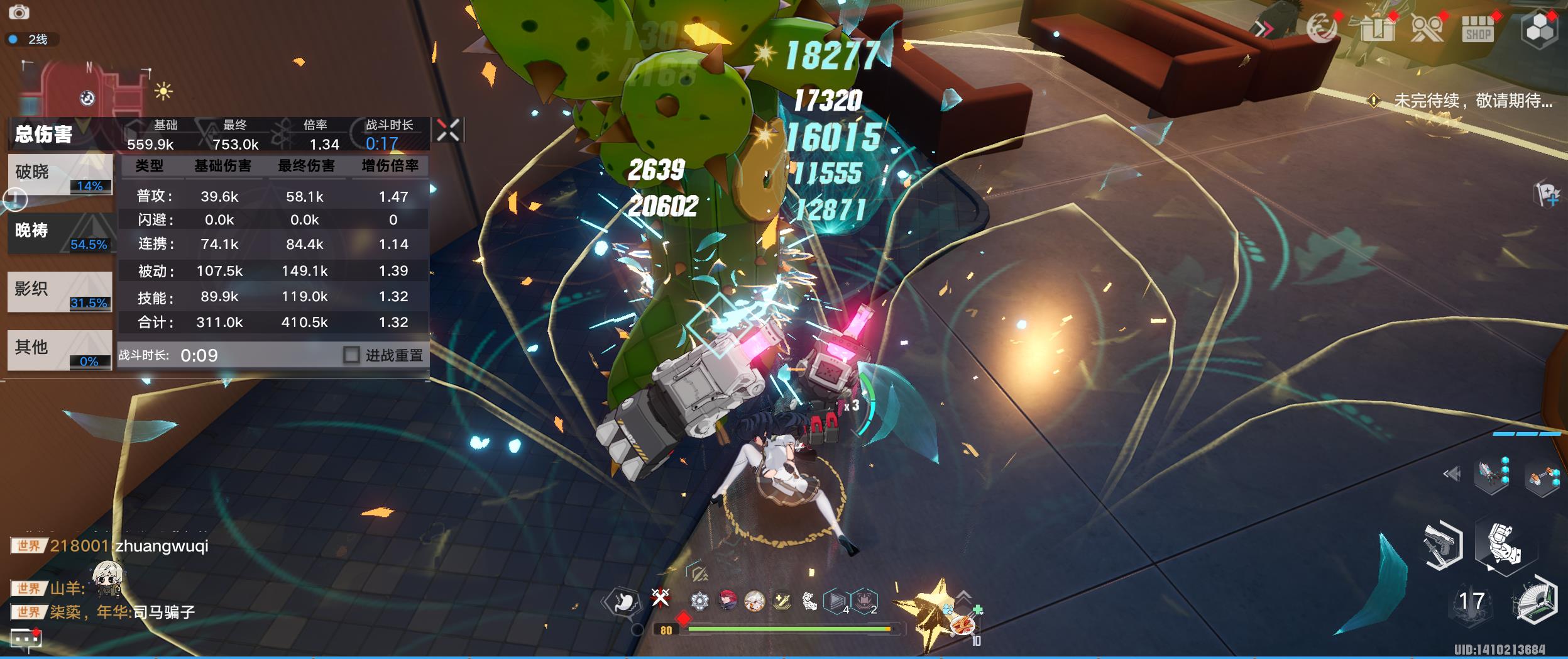Switch weapon with the pistol and dagger icon

click(1442, 546)
